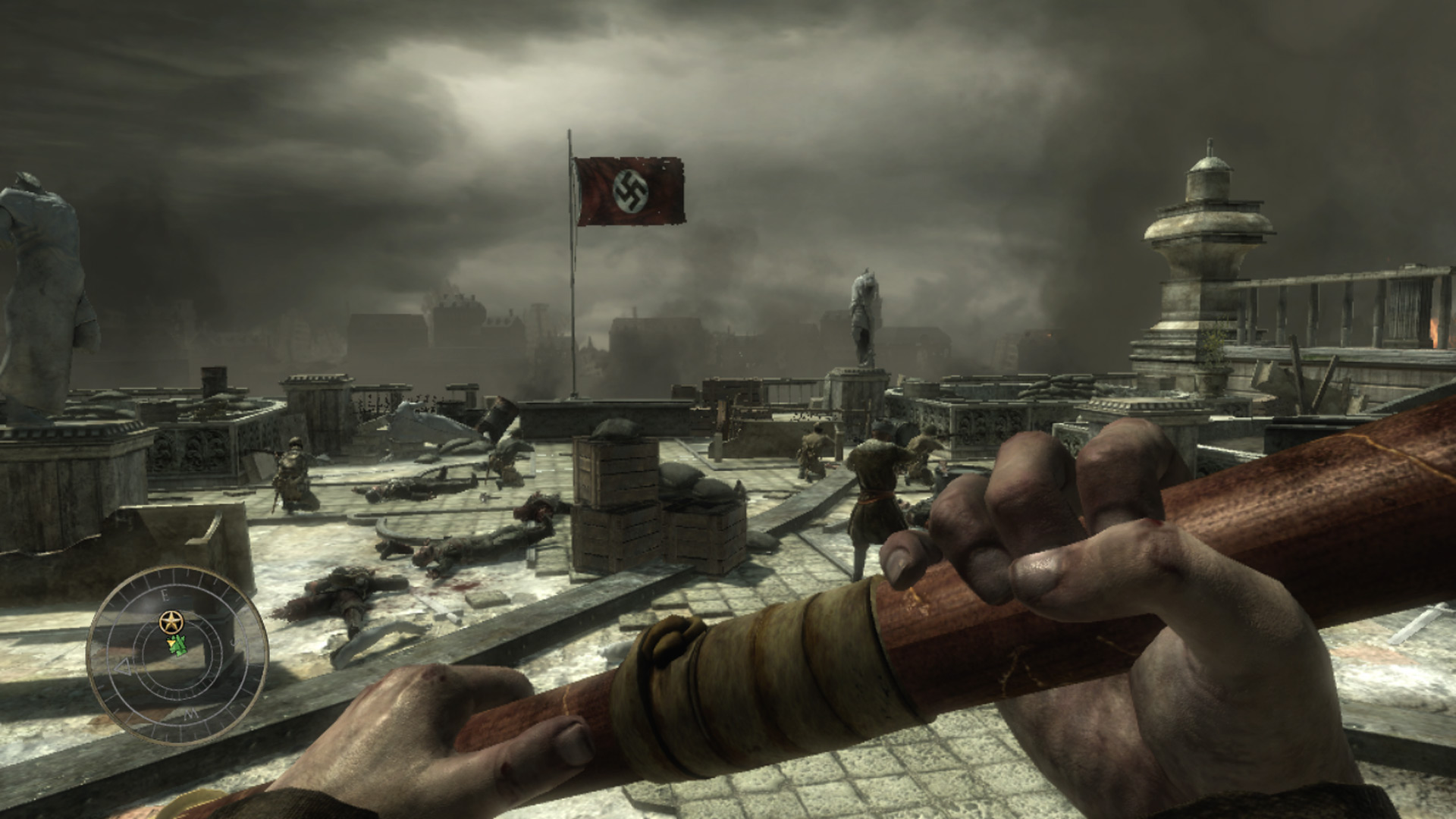
Task: Click the circular compass minimap
Action: 177,654
